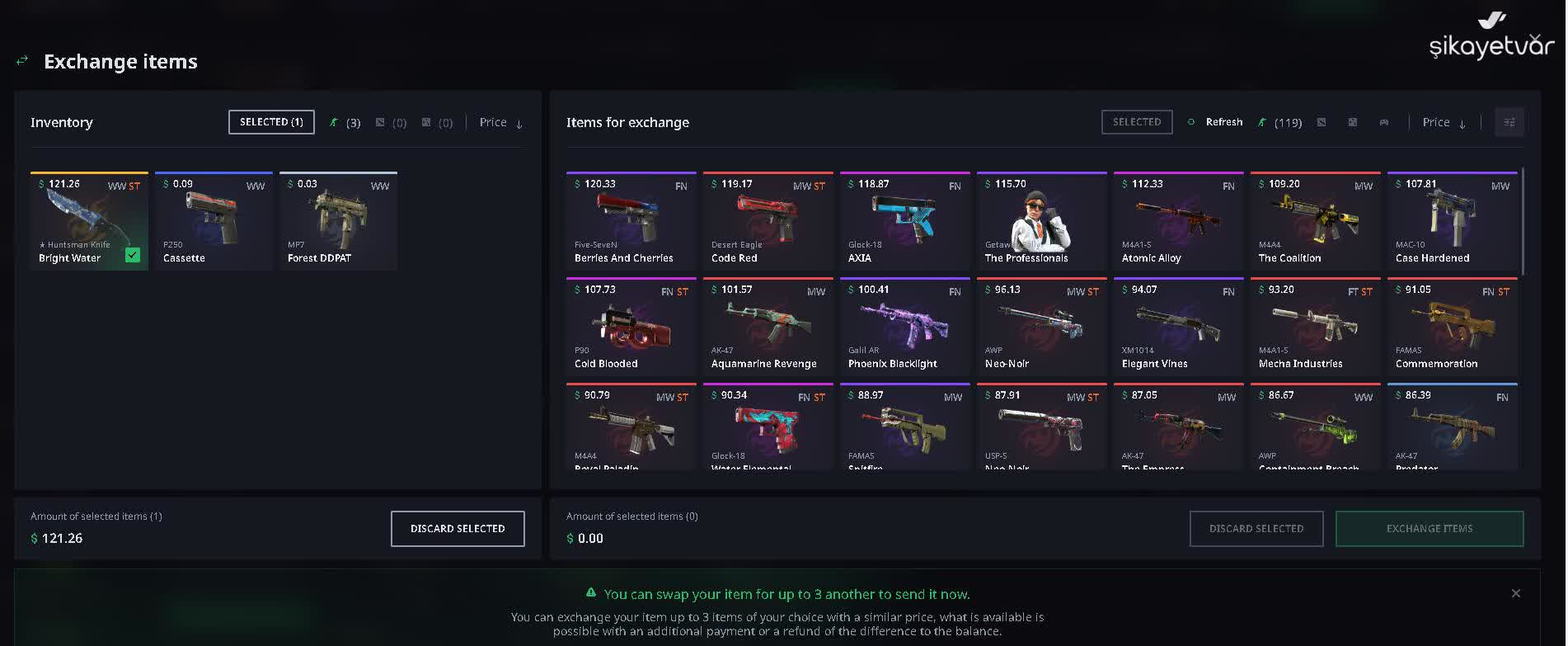Choose the AK-47 Aquamarine Revenge skin
This screenshot has width=1568, height=646.
point(768,327)
